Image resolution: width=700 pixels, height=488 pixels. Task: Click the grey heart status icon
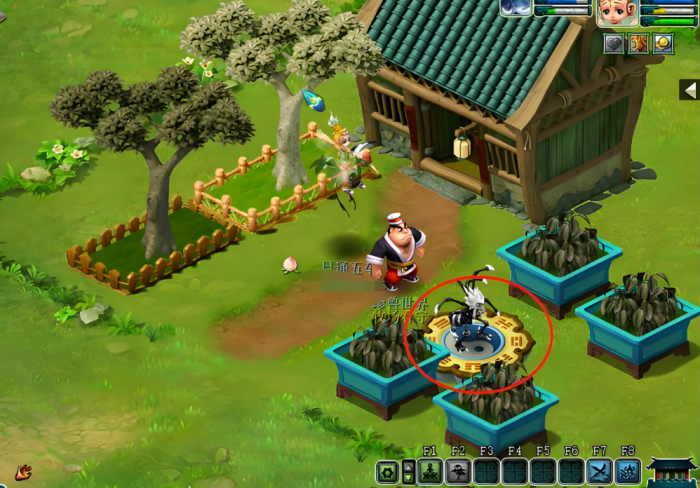coord(614,43)
